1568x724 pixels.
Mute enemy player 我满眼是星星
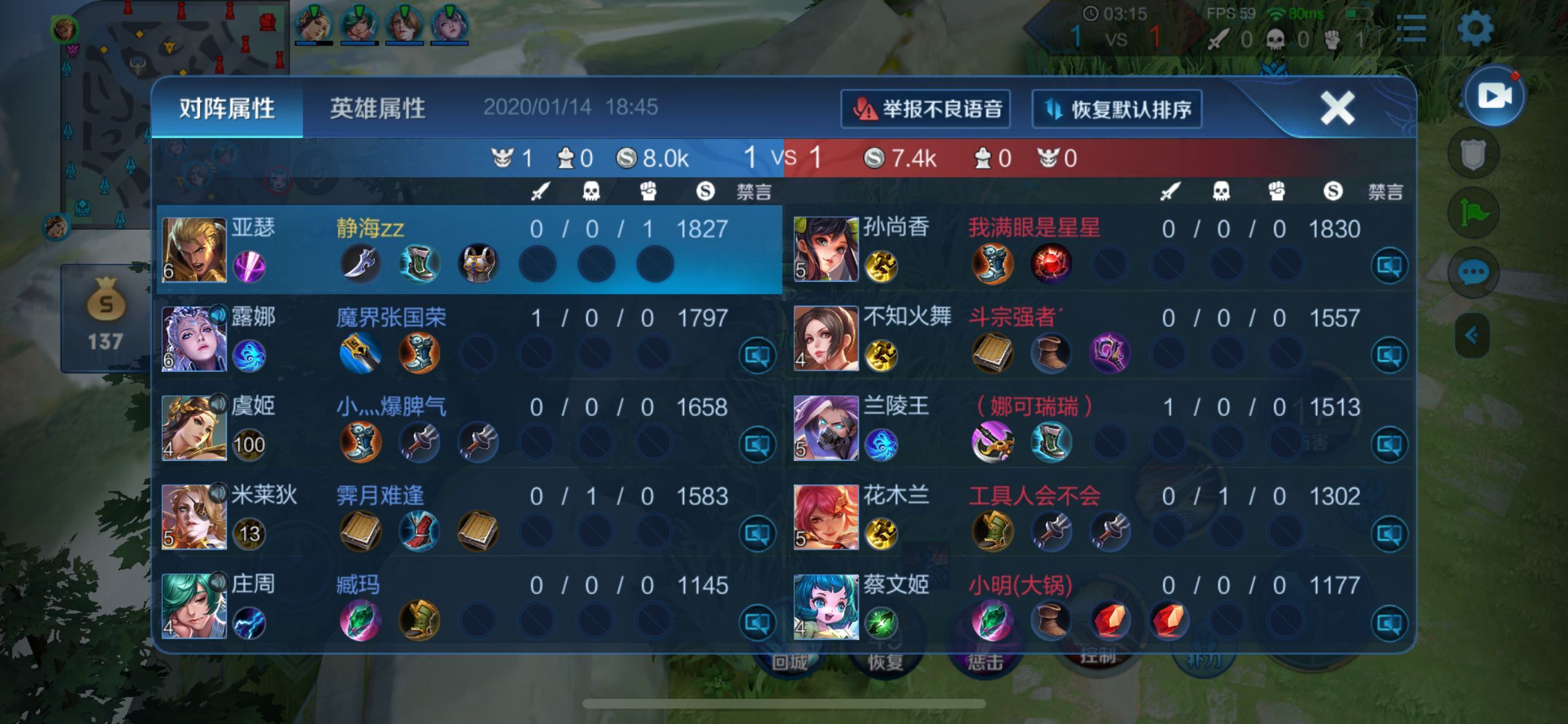(x=1389, y=266)
